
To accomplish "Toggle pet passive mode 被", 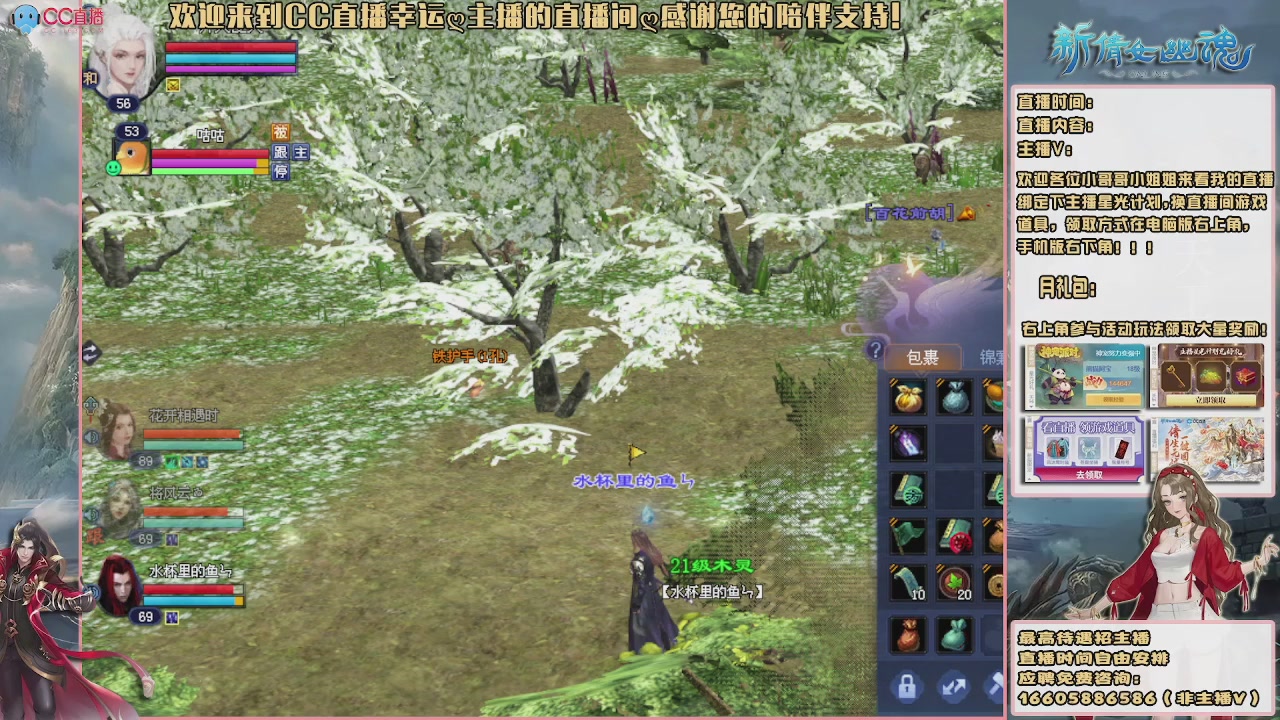I will coord(281,132).
